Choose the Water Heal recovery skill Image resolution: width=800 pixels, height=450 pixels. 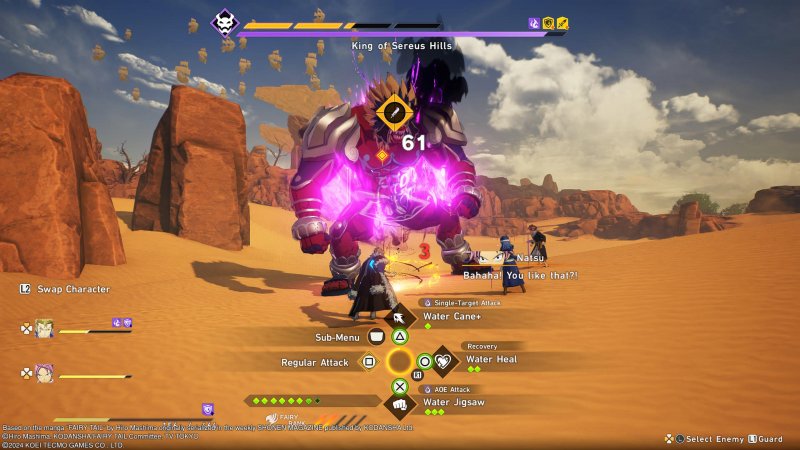click(491, 360)
